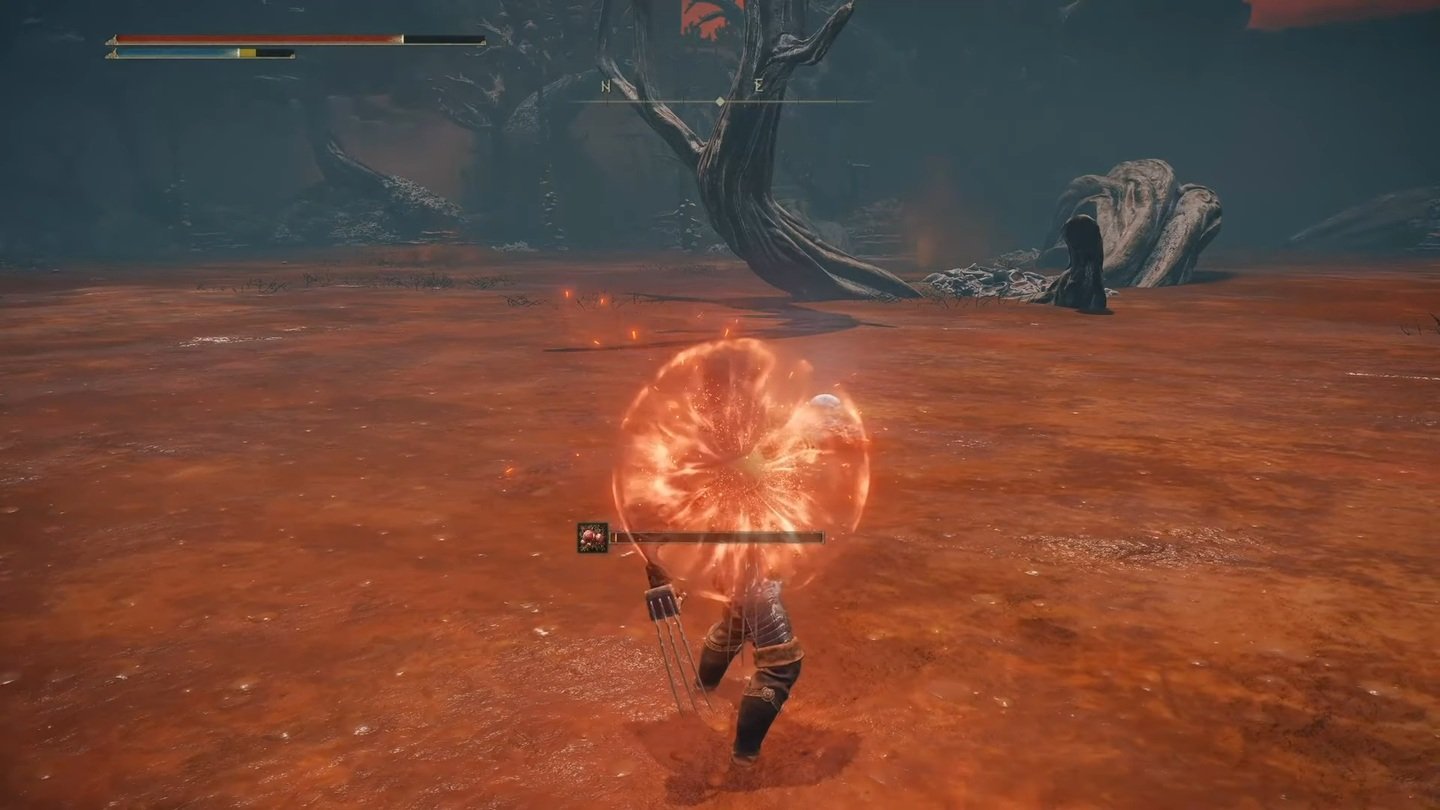Viewport: 1440px width, 810px height.
Task: Click the scarlet rot status icon
Action: [x=592, y=538]
